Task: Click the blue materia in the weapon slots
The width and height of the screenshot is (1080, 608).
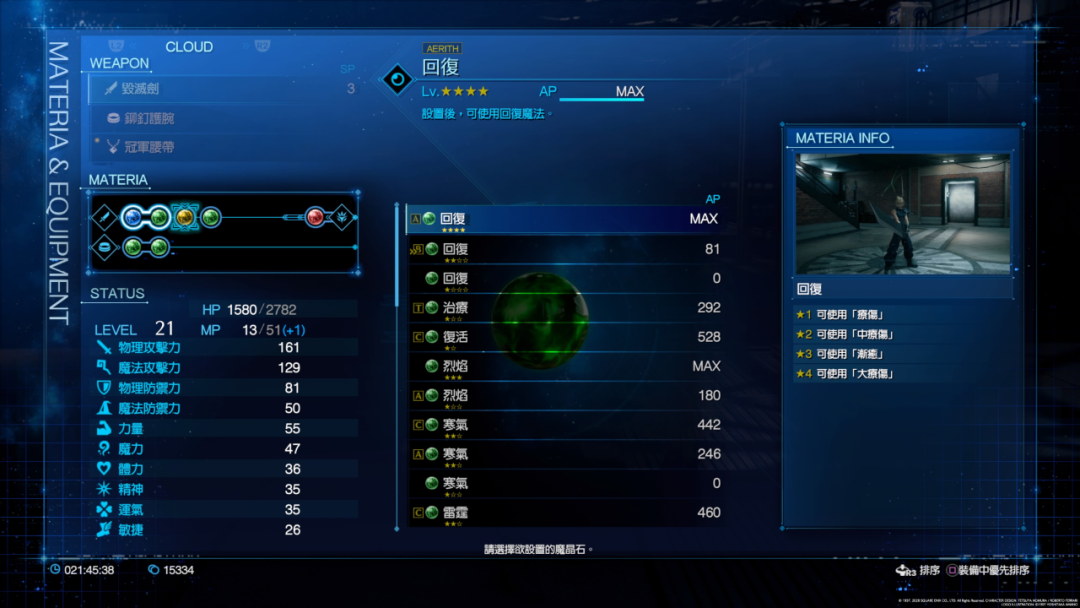Action: click(x=132, y=217)
